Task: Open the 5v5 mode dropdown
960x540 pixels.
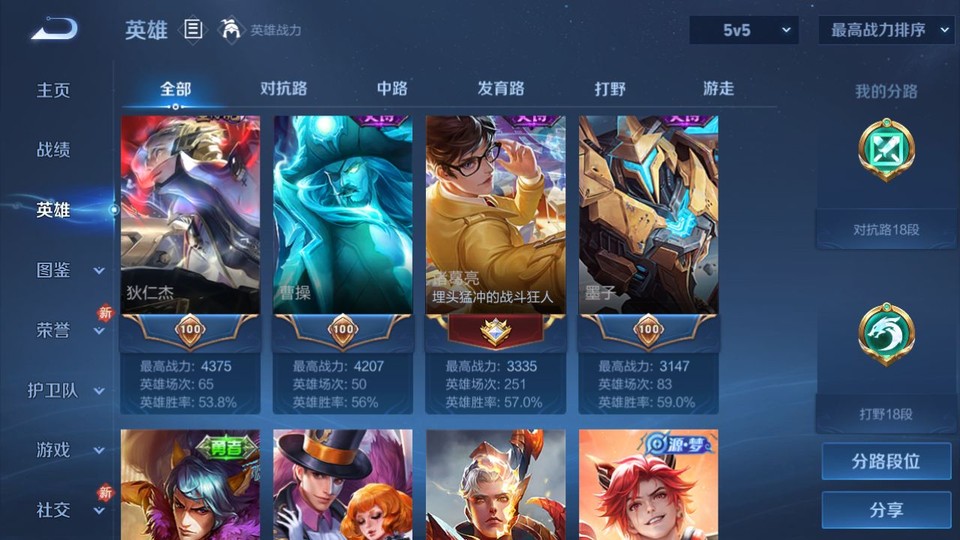Action: click(744, 30)
